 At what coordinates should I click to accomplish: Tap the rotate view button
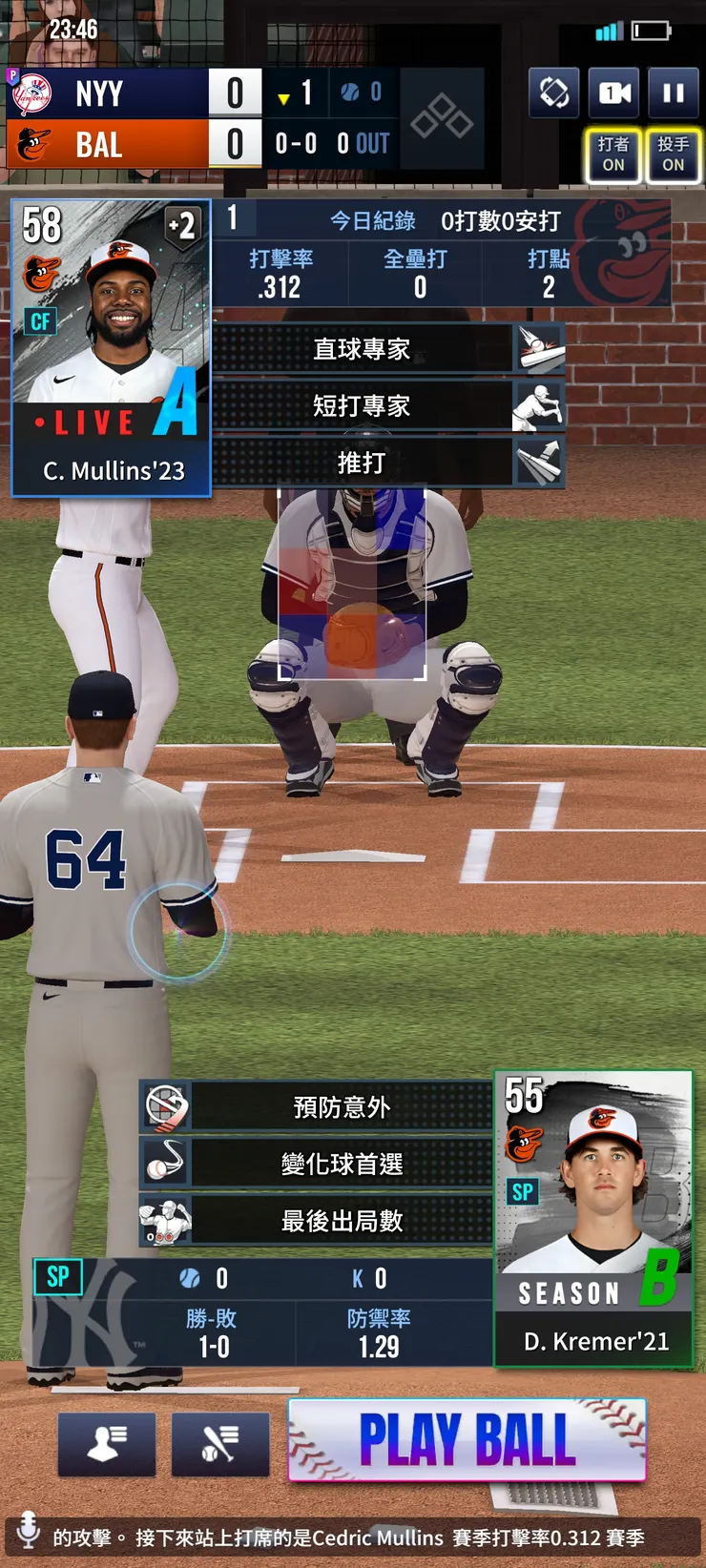(x=553, y=93)
